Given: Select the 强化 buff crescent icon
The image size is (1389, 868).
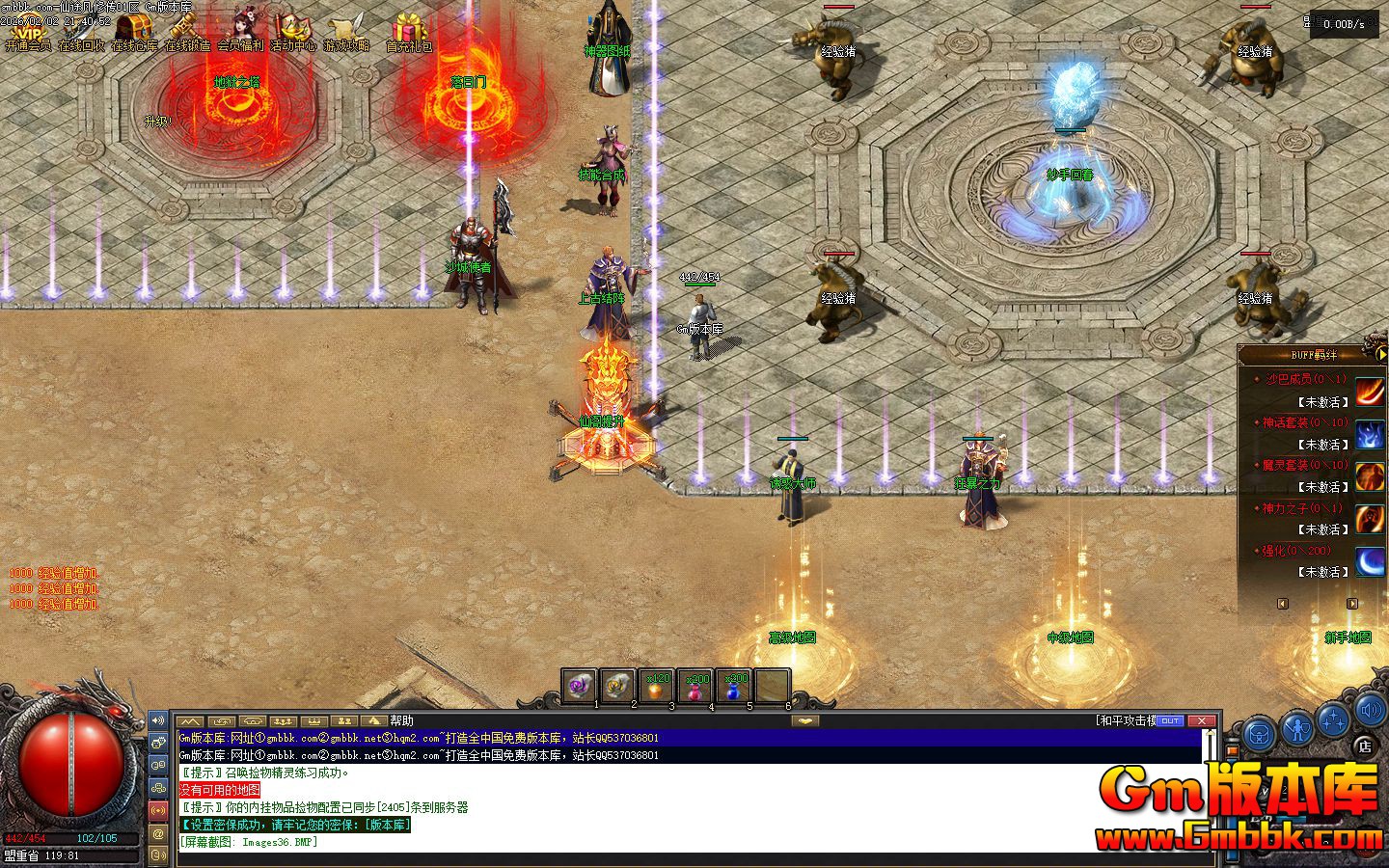Looking at the screenshot, I should 1370,561.
